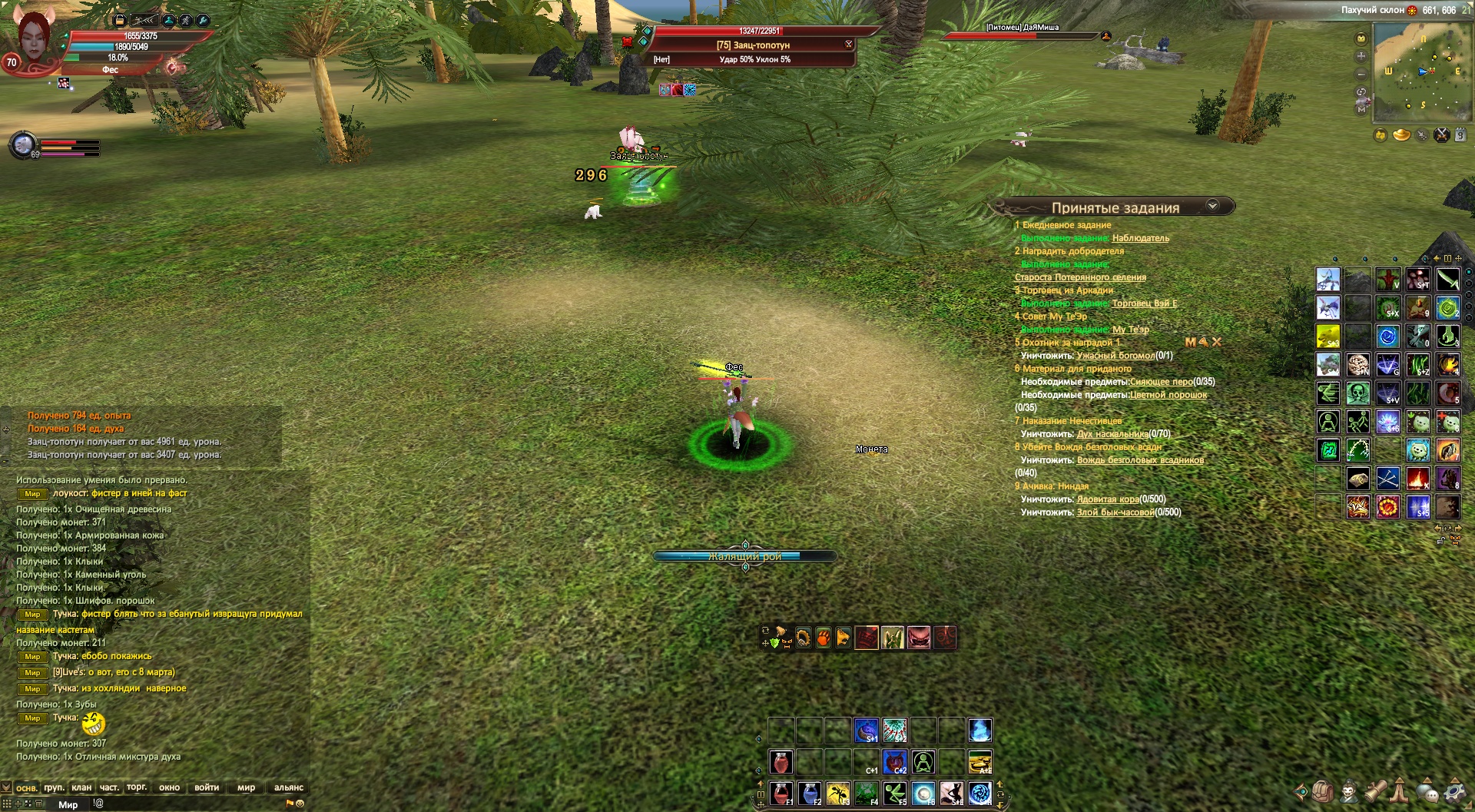Activate the green skull skill icon
The height and width of the screenshot is (812, 1475).
coord(1358,393)
